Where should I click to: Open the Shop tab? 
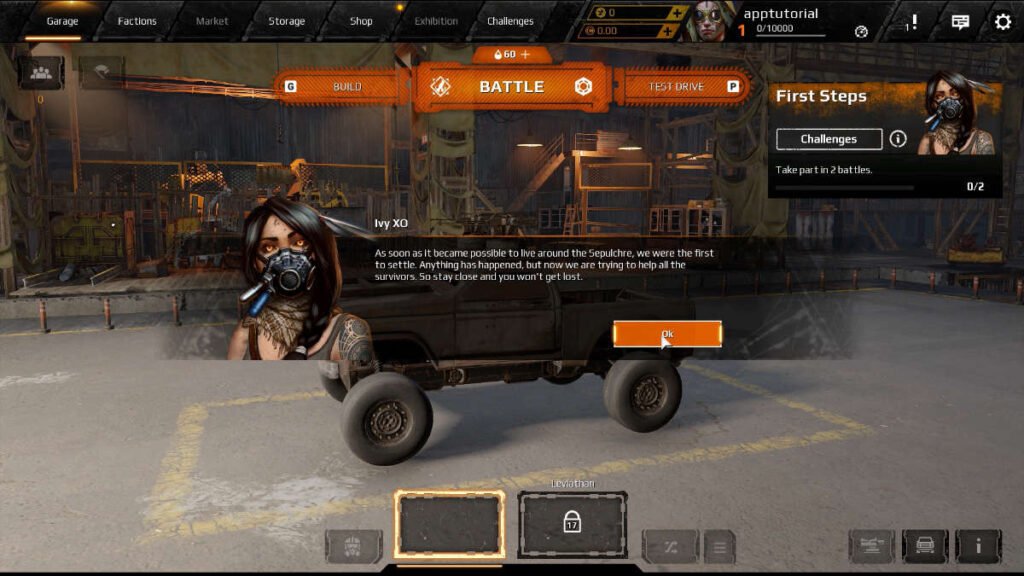pyautogui.click(x=361, y=21)
